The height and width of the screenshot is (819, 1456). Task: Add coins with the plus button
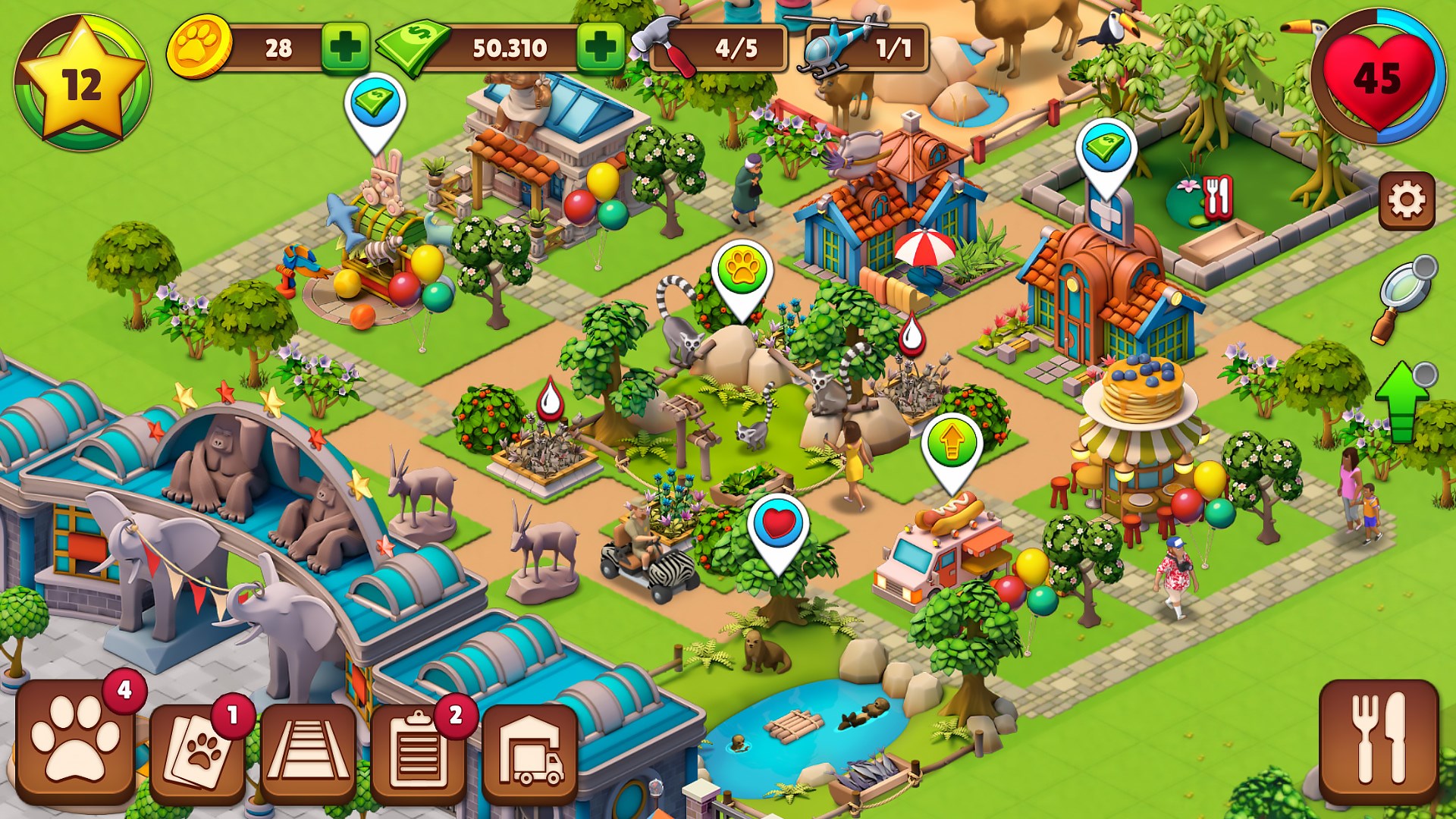click(x=345, y=47)
